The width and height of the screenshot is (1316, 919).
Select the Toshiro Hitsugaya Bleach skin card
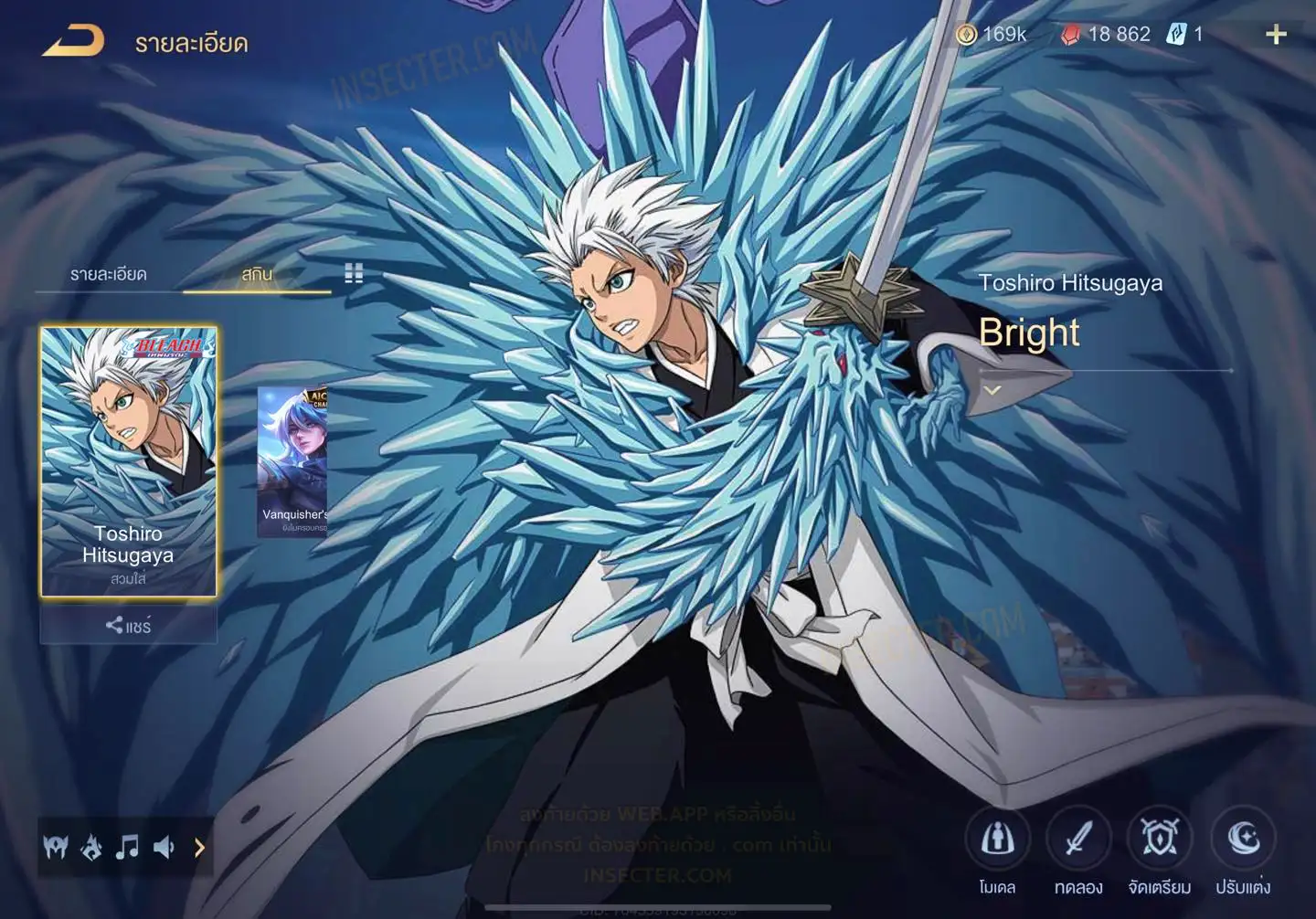point(128,461)
